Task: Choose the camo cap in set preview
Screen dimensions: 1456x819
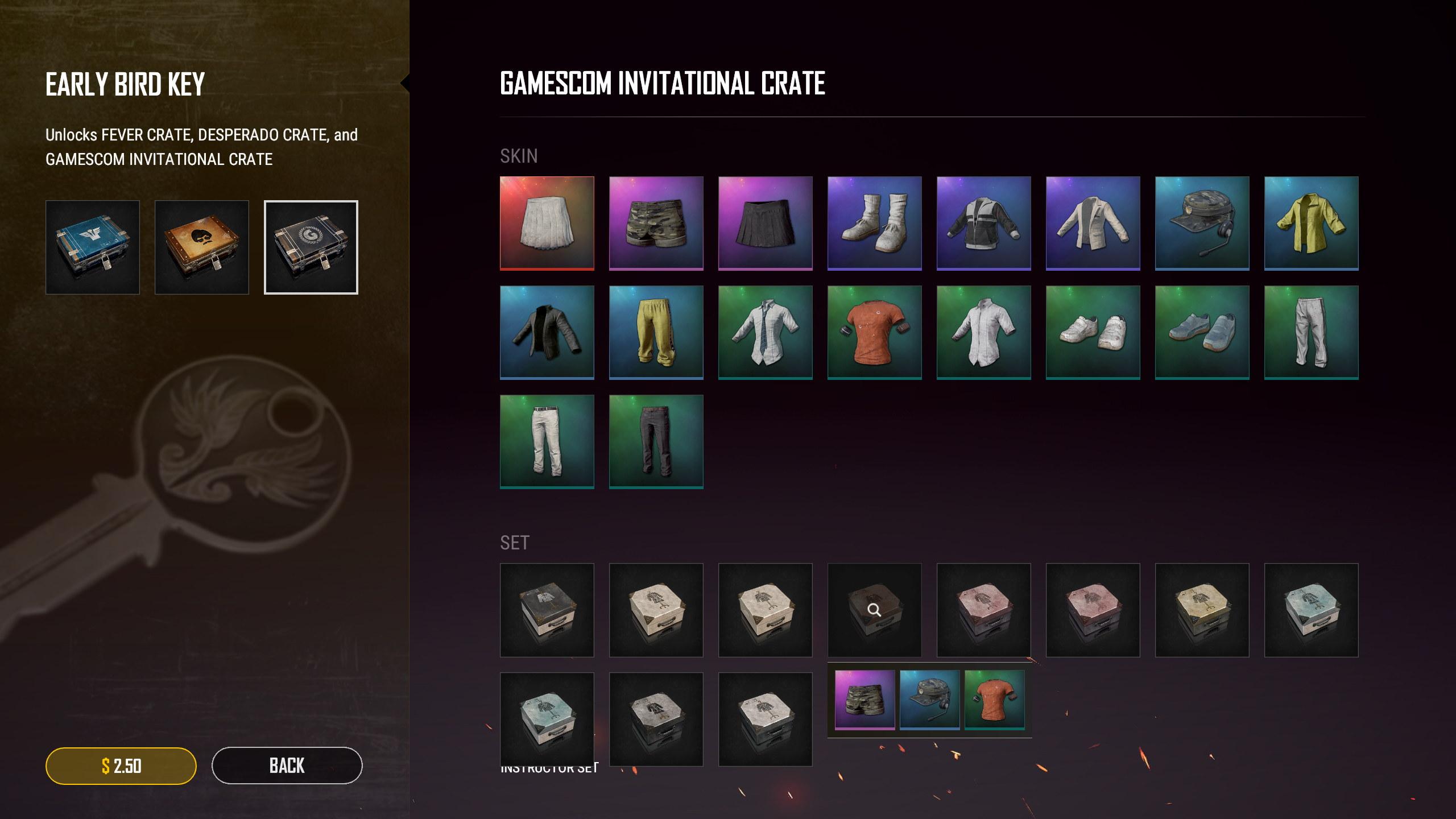Action: [x=929, y=700]
